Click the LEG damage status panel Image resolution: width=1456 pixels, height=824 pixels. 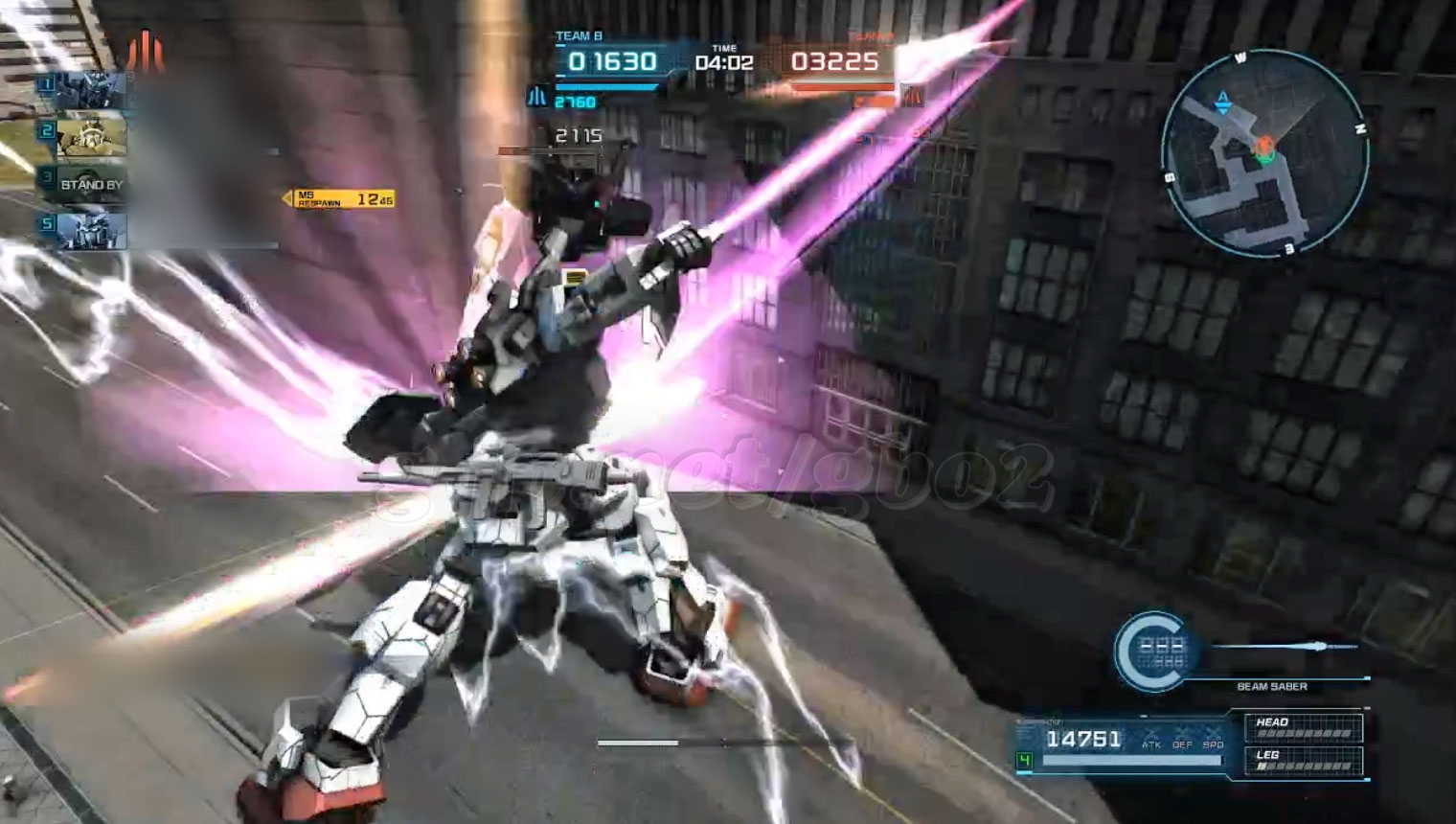(1303, 760)
